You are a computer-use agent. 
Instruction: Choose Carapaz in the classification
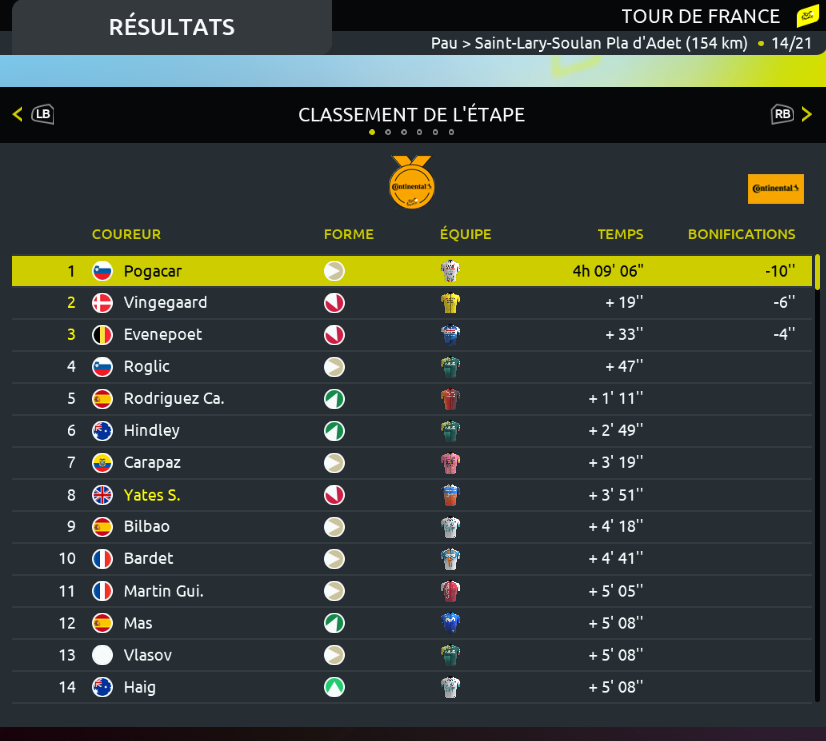[x=411, y=463]
